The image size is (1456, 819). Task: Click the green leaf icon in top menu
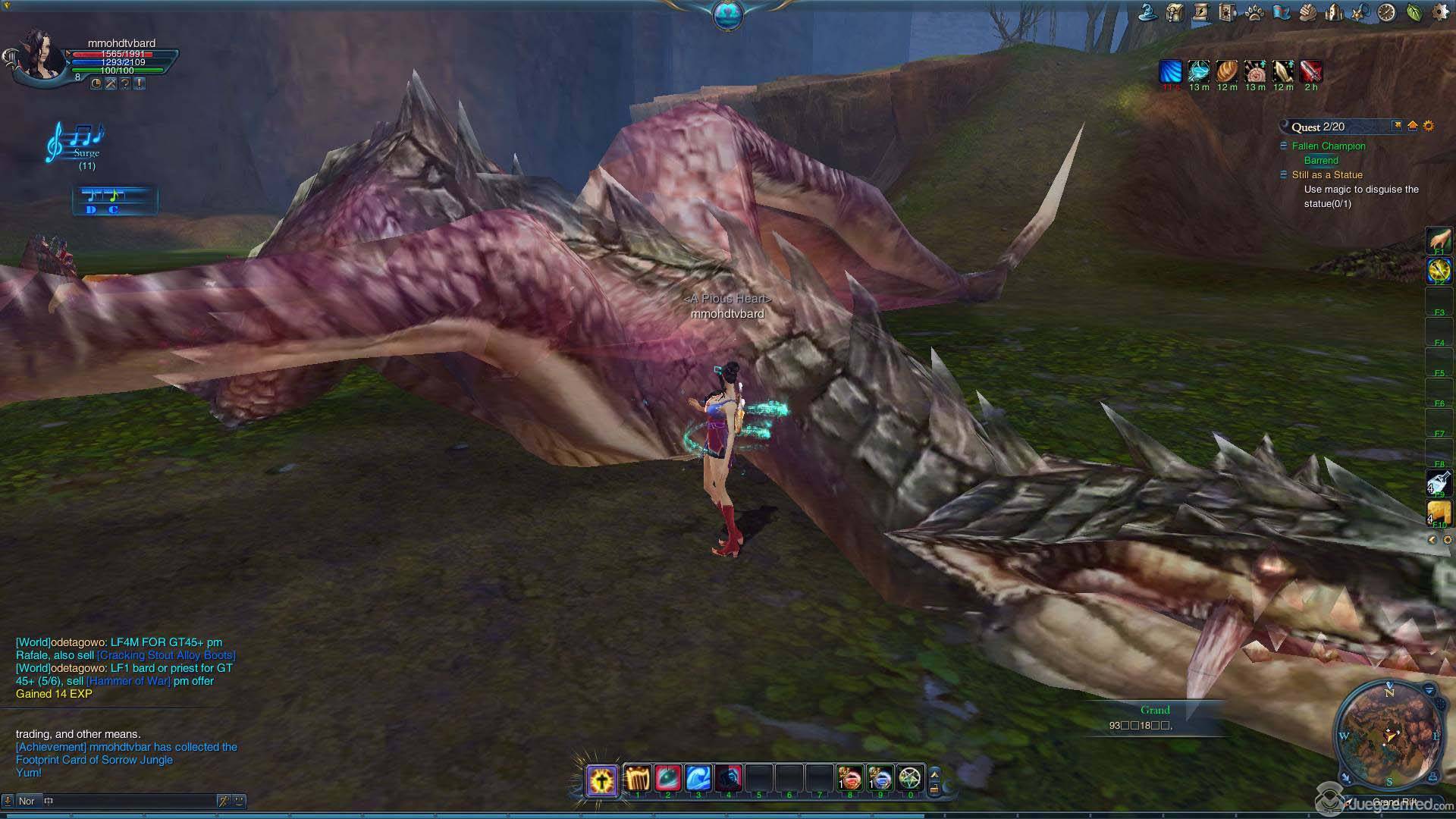[x=1414, y=12]
